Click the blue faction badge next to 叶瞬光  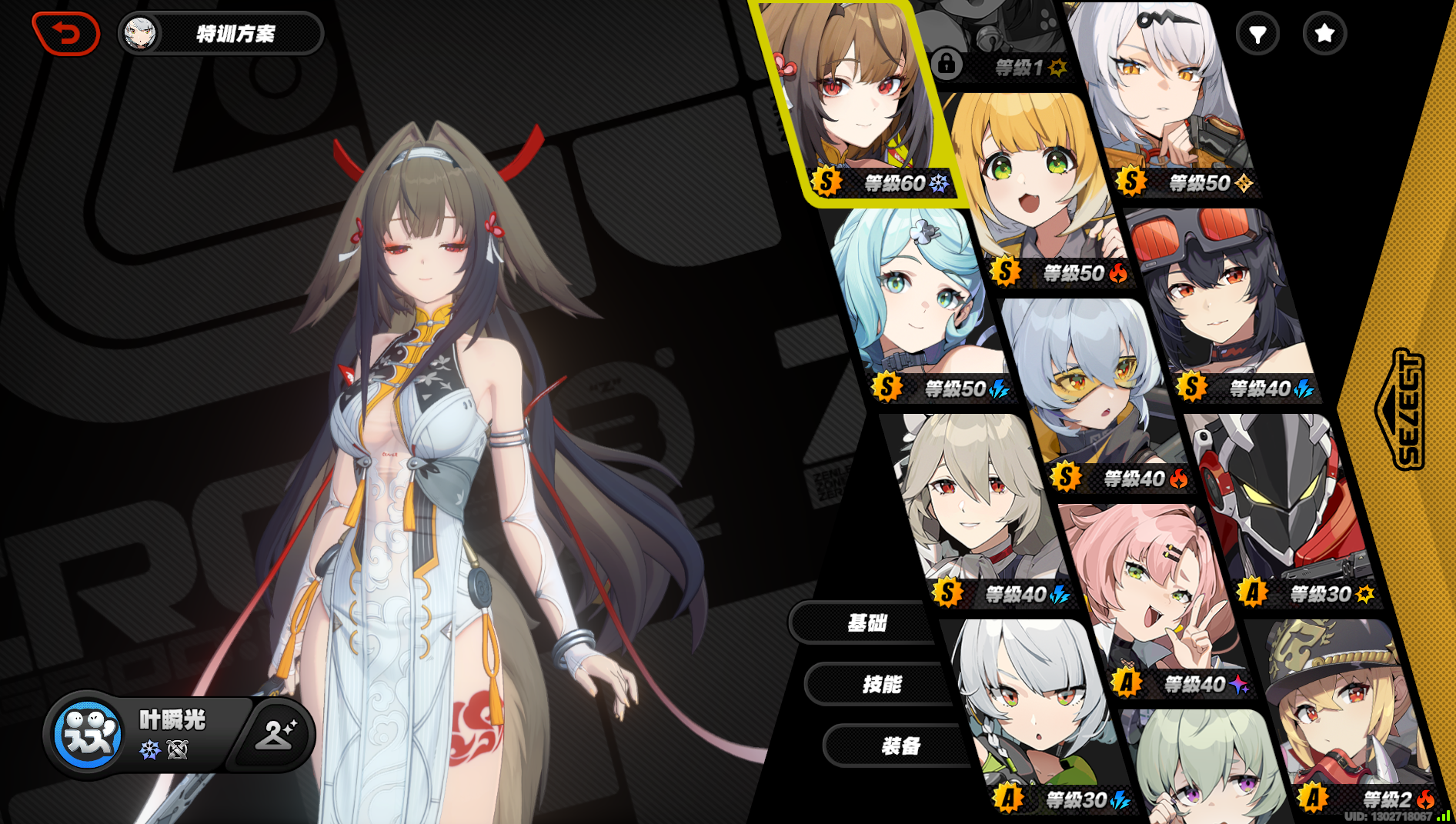pos(88,735)
